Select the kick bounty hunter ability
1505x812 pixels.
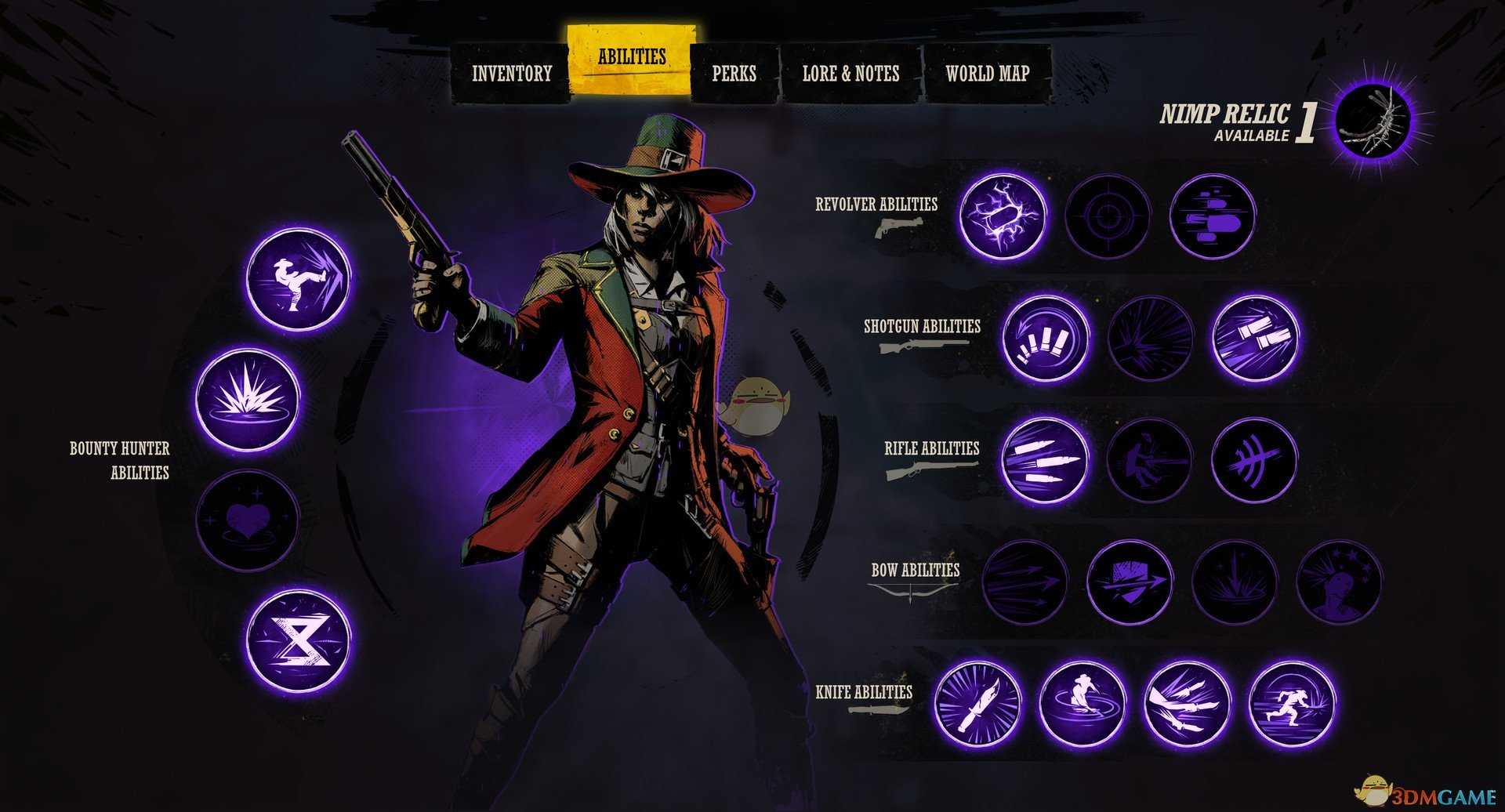(298, 279)
